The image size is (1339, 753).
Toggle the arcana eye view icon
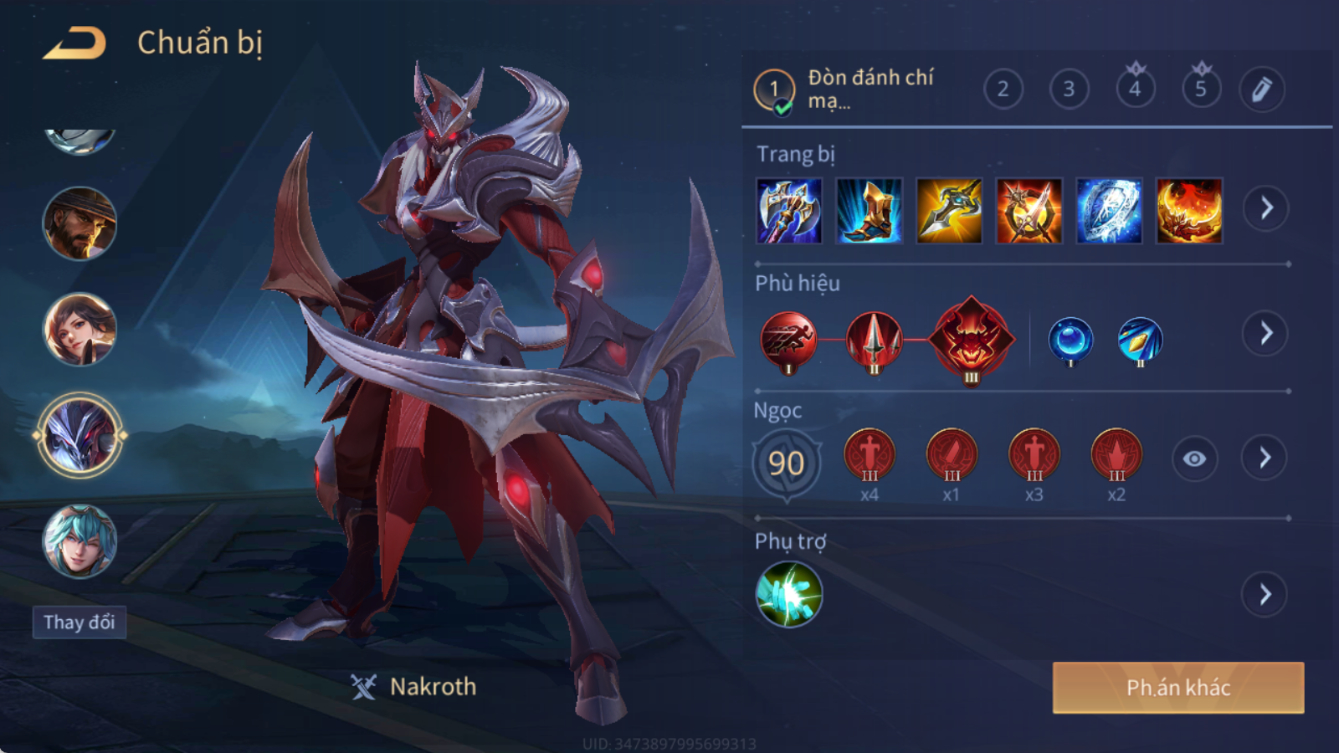(x=1194, y=459)
